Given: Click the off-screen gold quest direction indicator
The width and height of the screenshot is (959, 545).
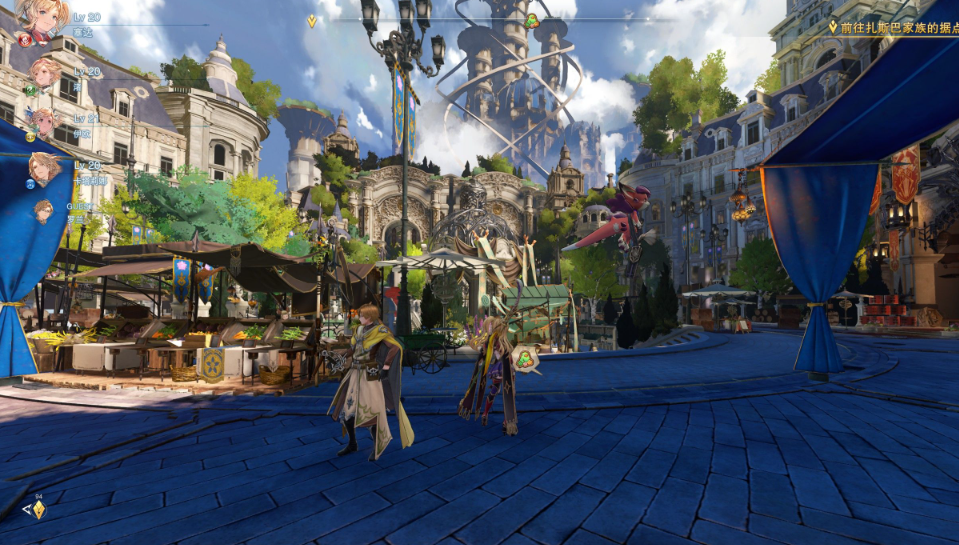Looking at the screenshot, I should (x=38, y=509).
